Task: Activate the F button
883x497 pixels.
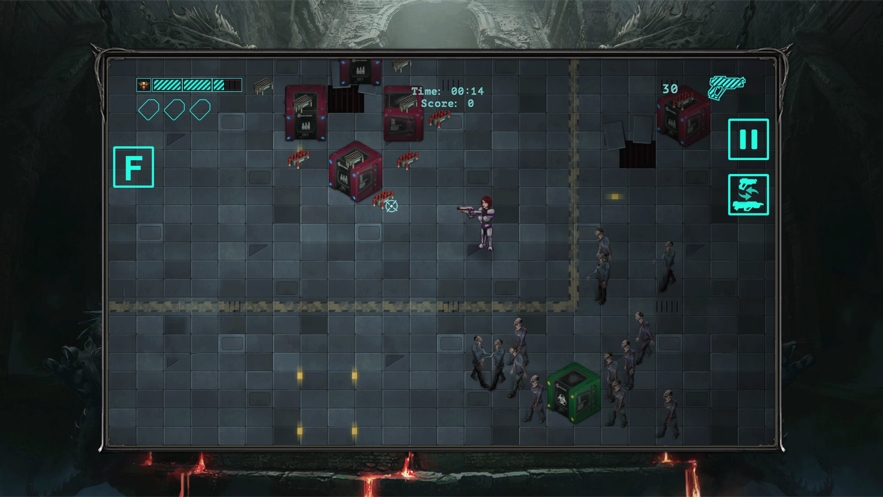Action: pyautogui.click(x=133, y=167)
